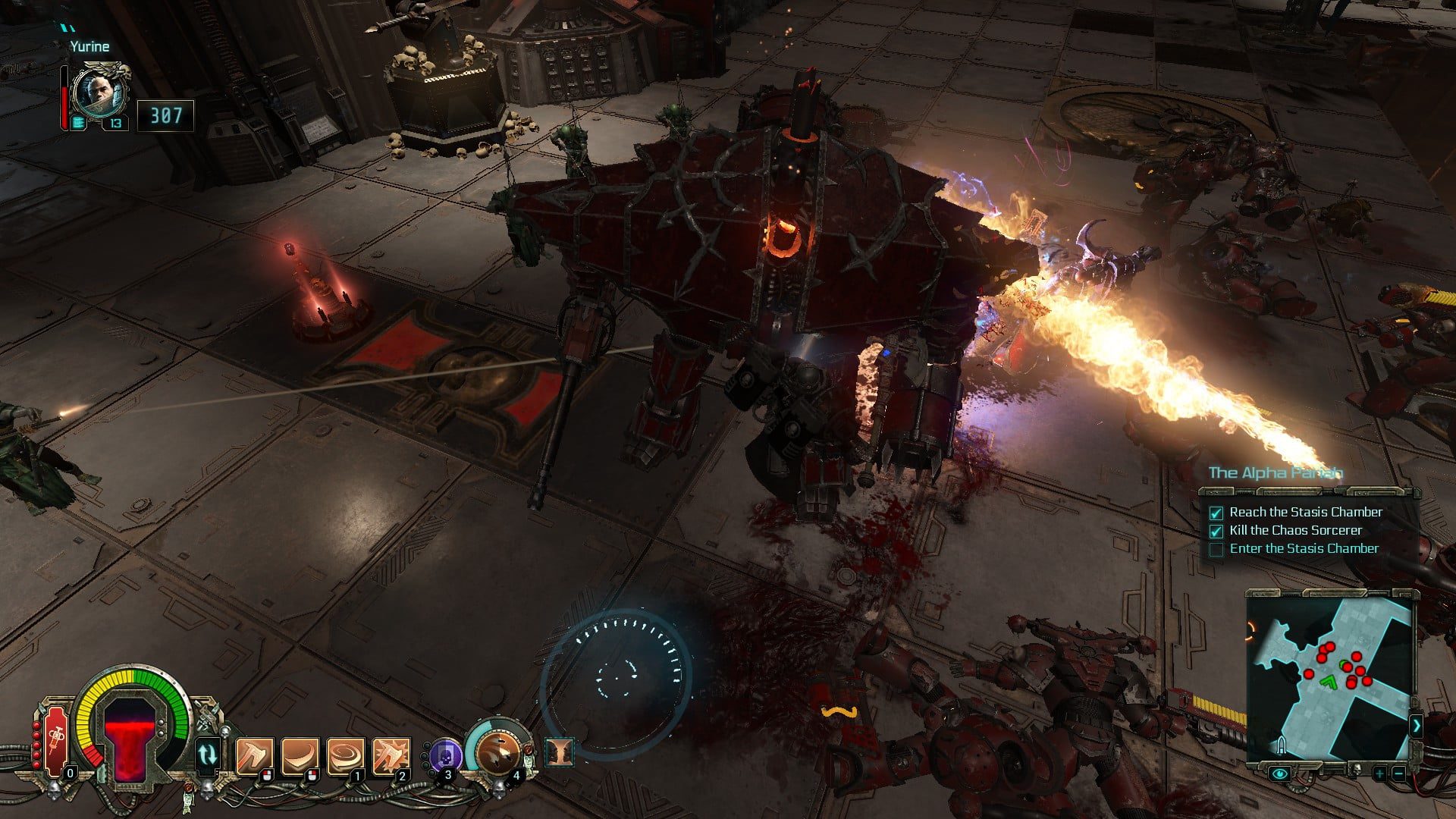
Task: Activate the purple skull ability
Action: coord(446,756)
